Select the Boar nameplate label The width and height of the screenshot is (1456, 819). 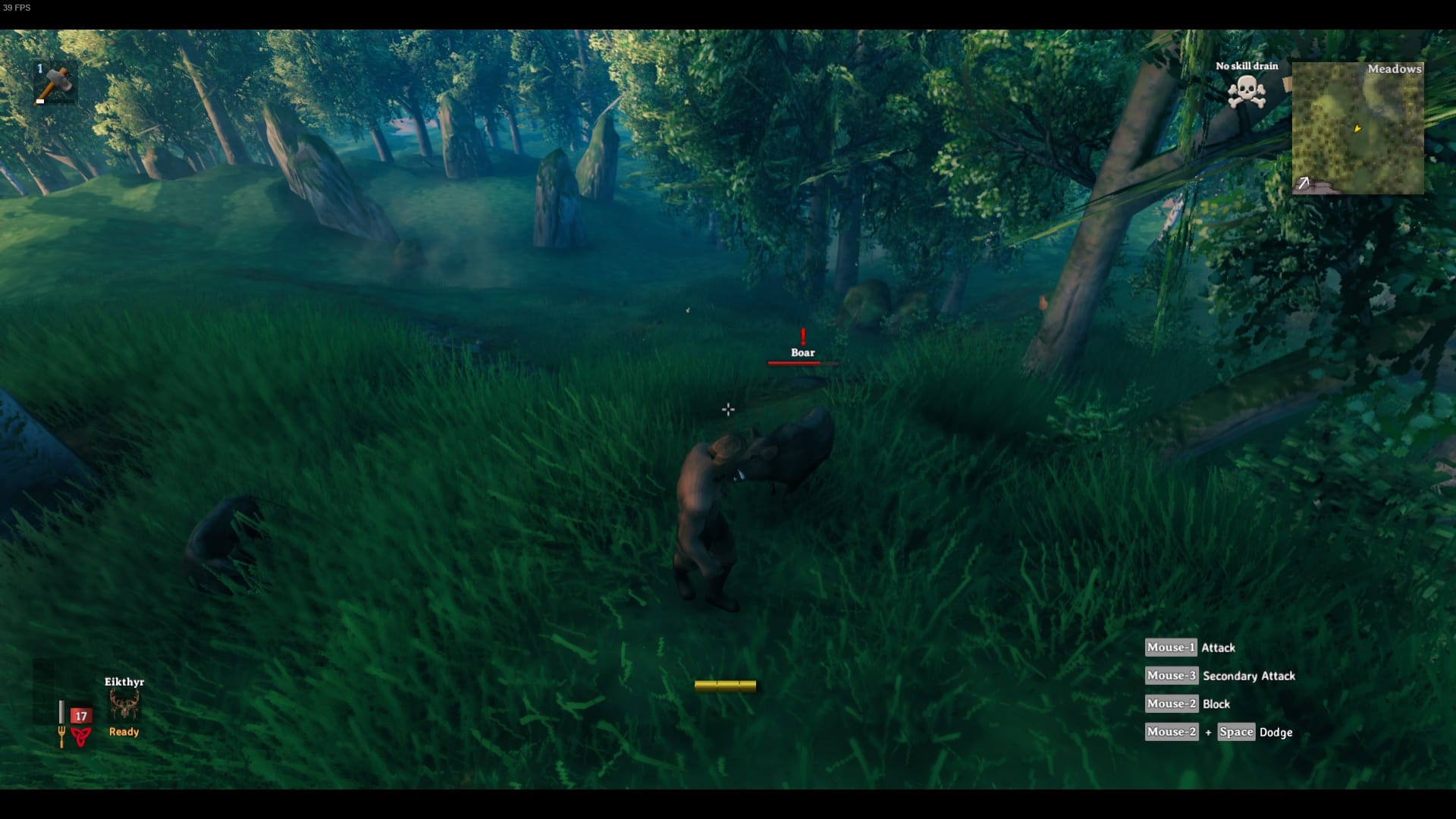point(802,353)
